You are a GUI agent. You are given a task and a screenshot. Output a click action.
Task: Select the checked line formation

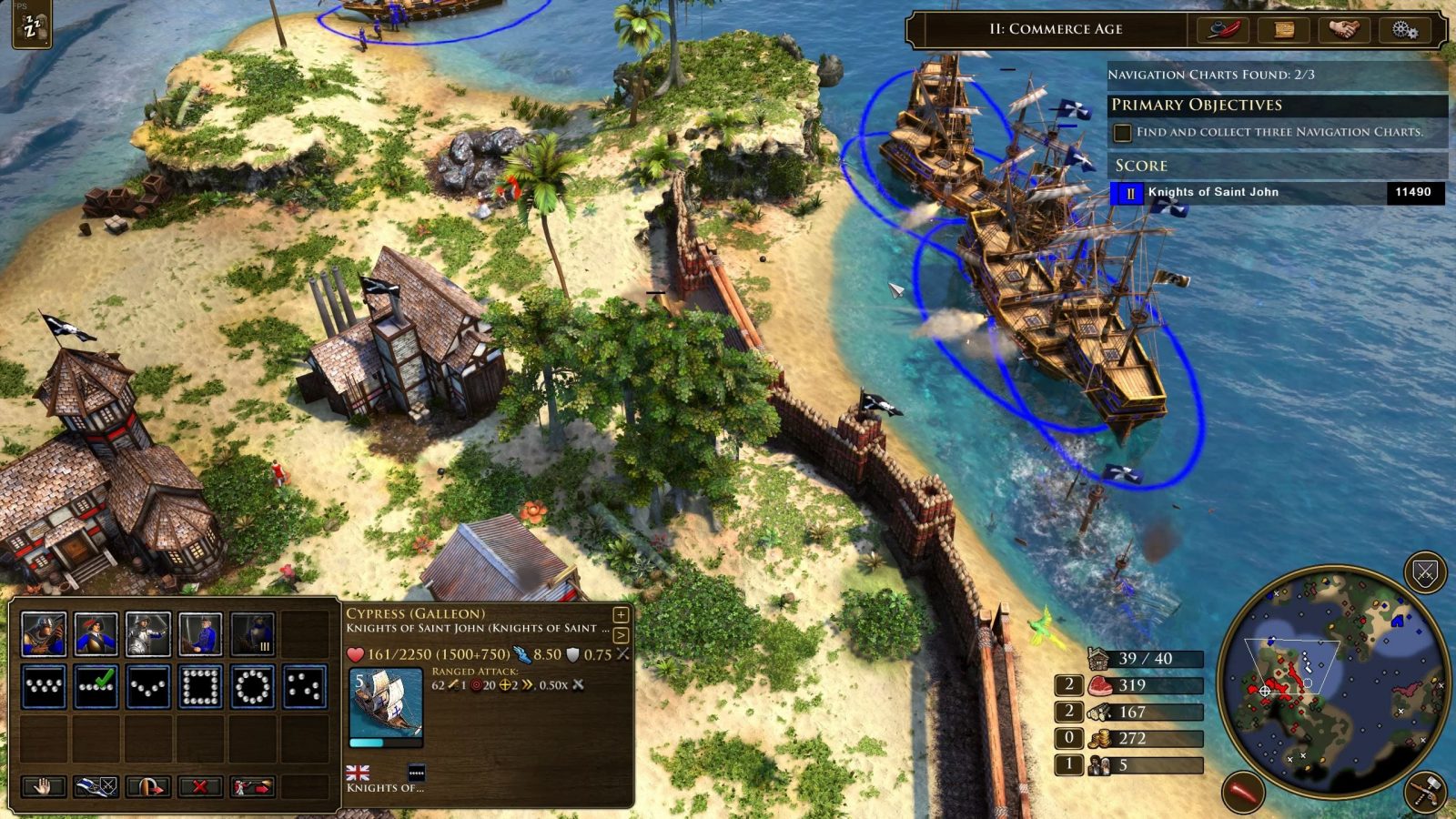click(x=96, y=687)
